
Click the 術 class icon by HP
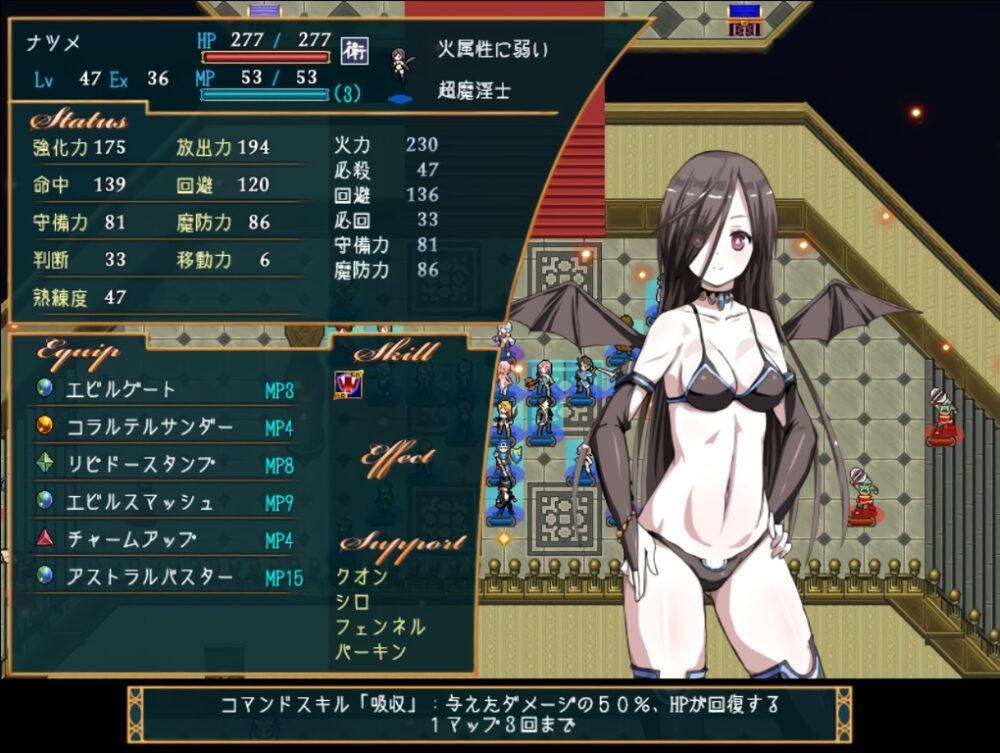[x=349, y=48]
